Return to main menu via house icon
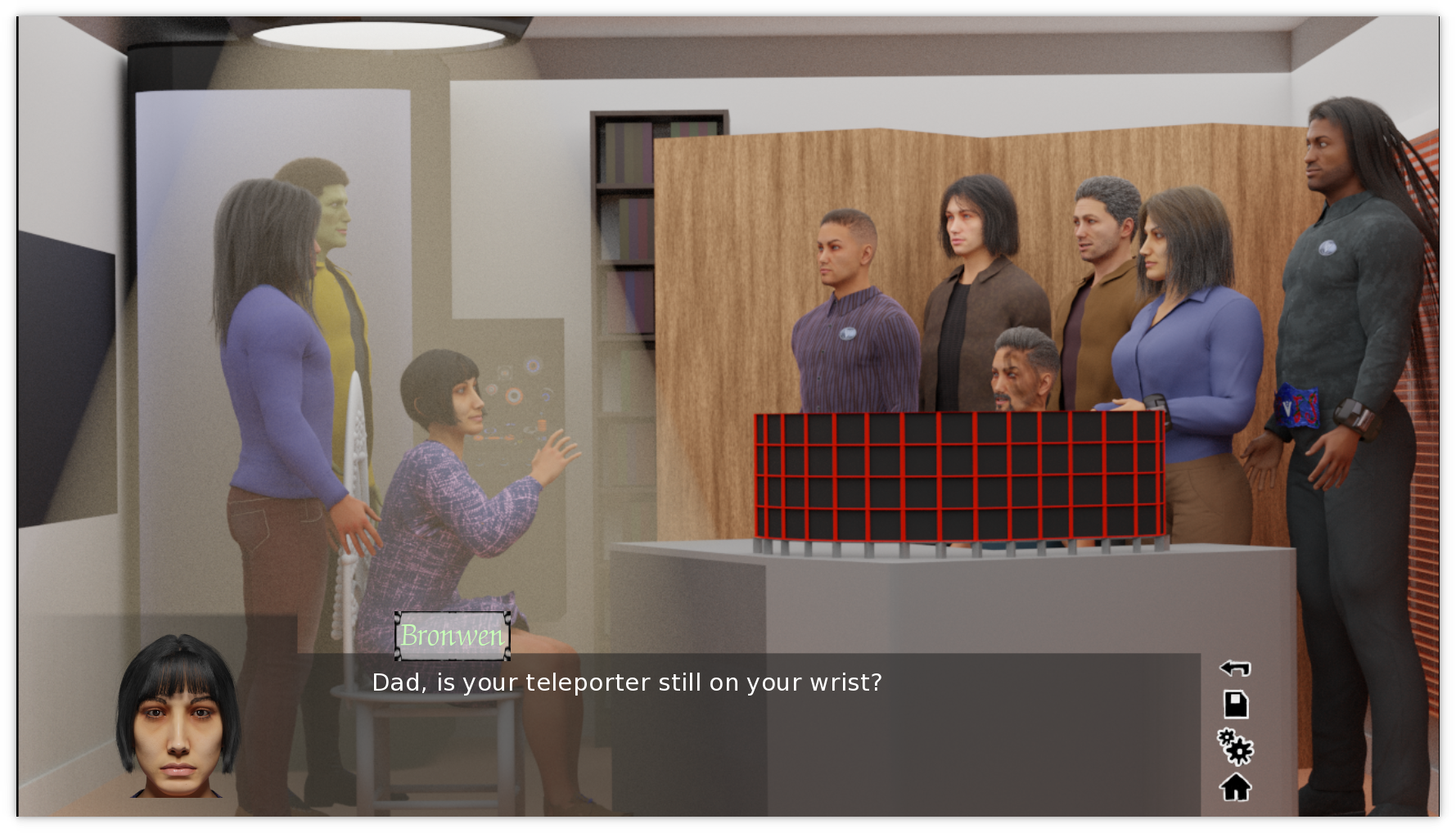1456x833 pixels. (1235, 787)
